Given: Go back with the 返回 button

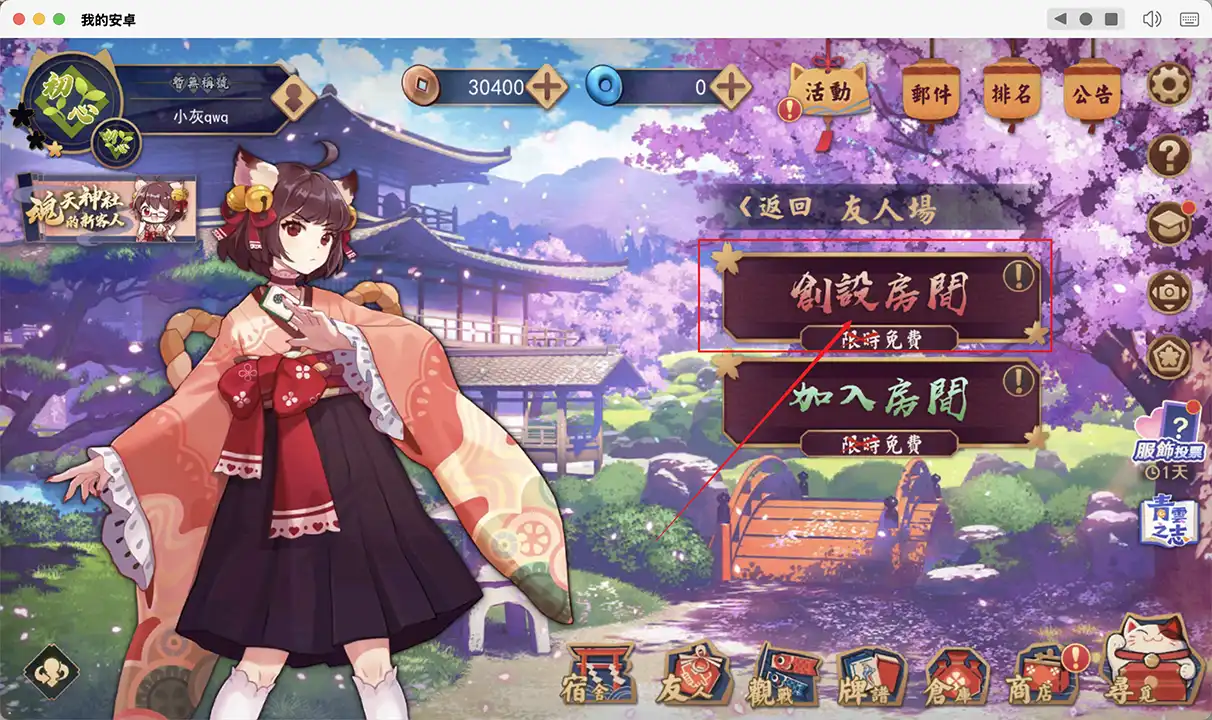Looking at the screenshot, I should click(x=774, y=209).
